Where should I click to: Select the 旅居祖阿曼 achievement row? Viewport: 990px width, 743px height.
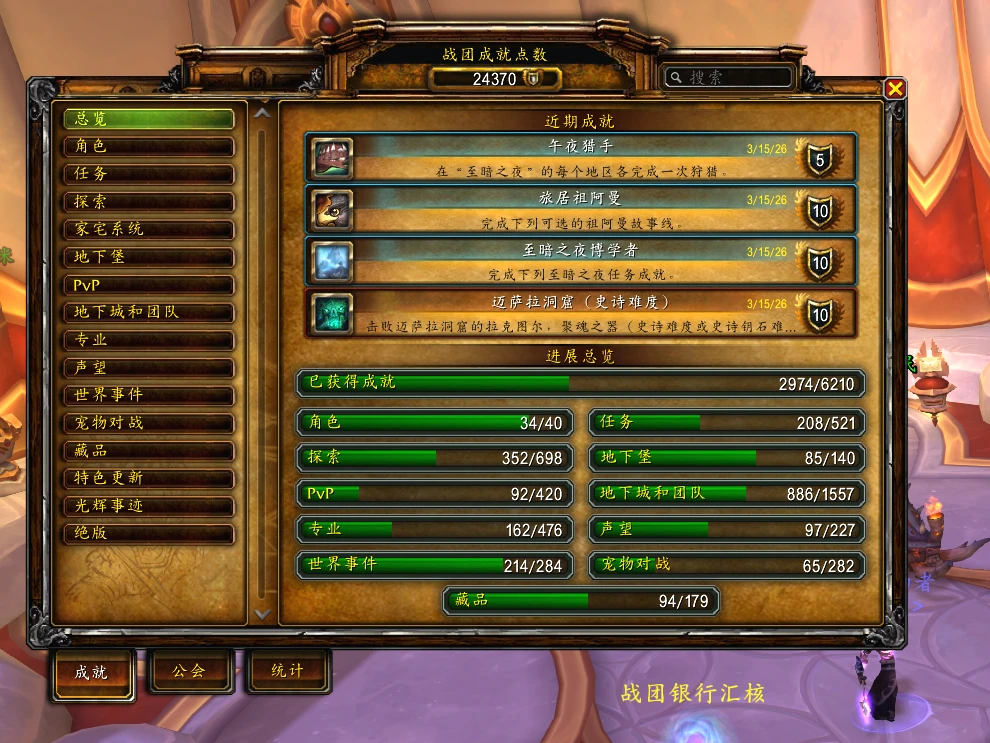(580, 210)
